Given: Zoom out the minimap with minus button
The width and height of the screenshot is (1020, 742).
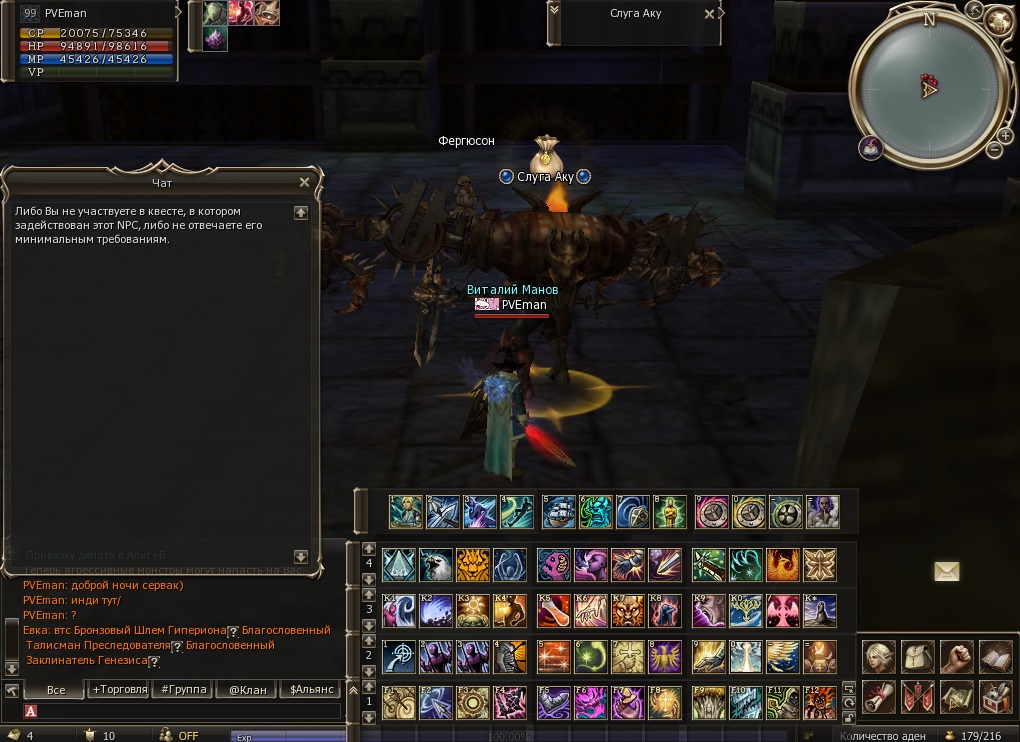Looking at the screenshot, I should click(x=994, y=150).
